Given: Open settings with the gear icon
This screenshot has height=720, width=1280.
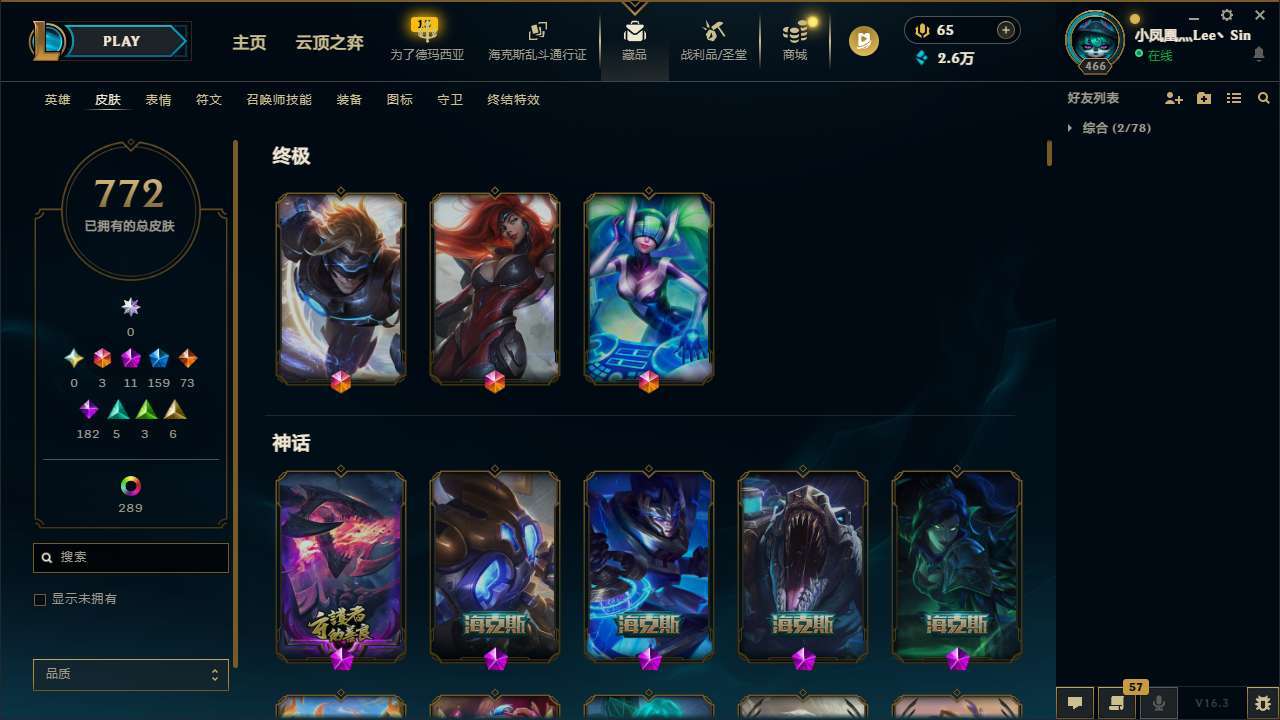Looking at the screenshot, I should pos(1226,16).
